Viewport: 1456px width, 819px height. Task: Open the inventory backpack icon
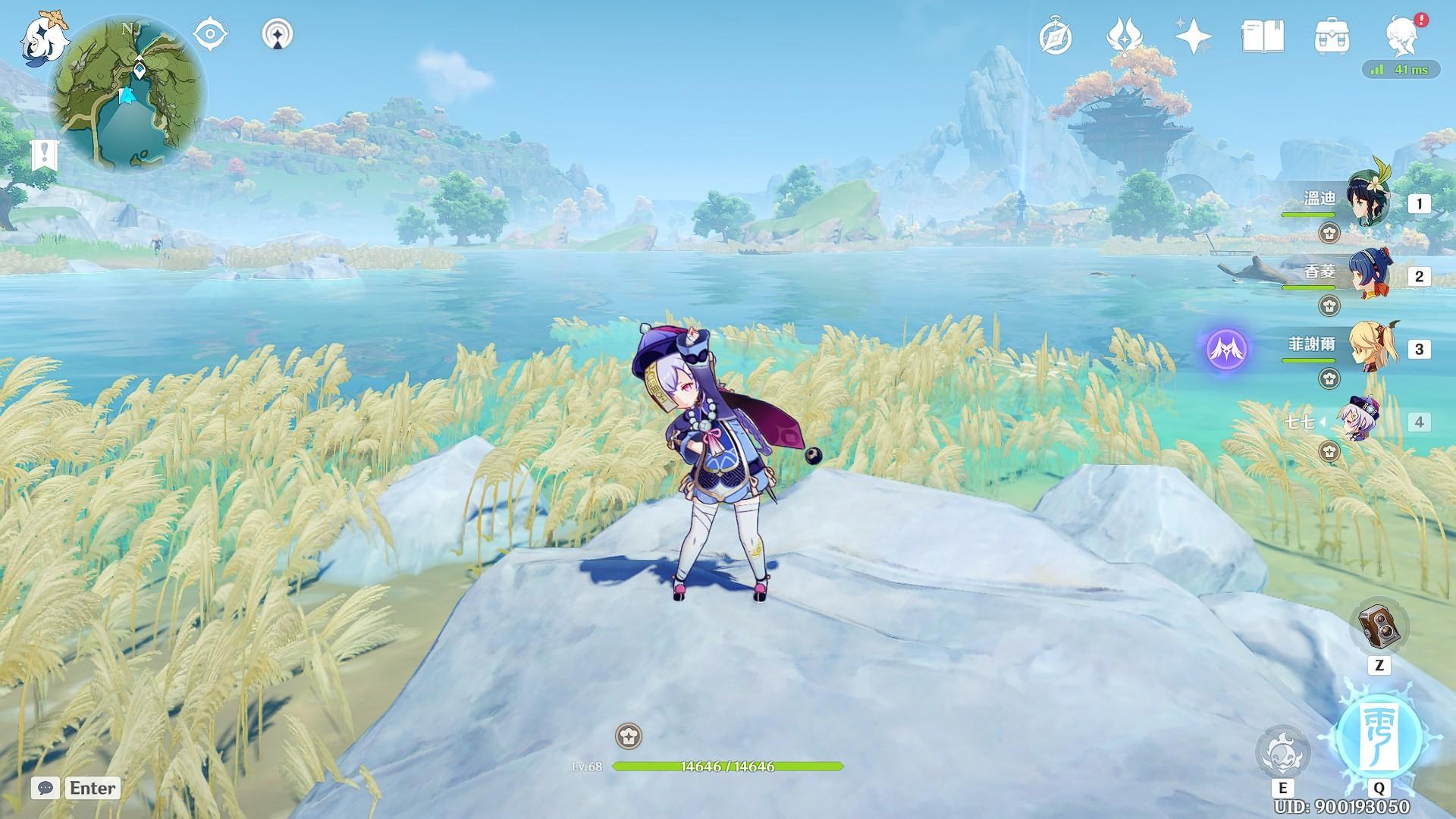pos(1332,36)
